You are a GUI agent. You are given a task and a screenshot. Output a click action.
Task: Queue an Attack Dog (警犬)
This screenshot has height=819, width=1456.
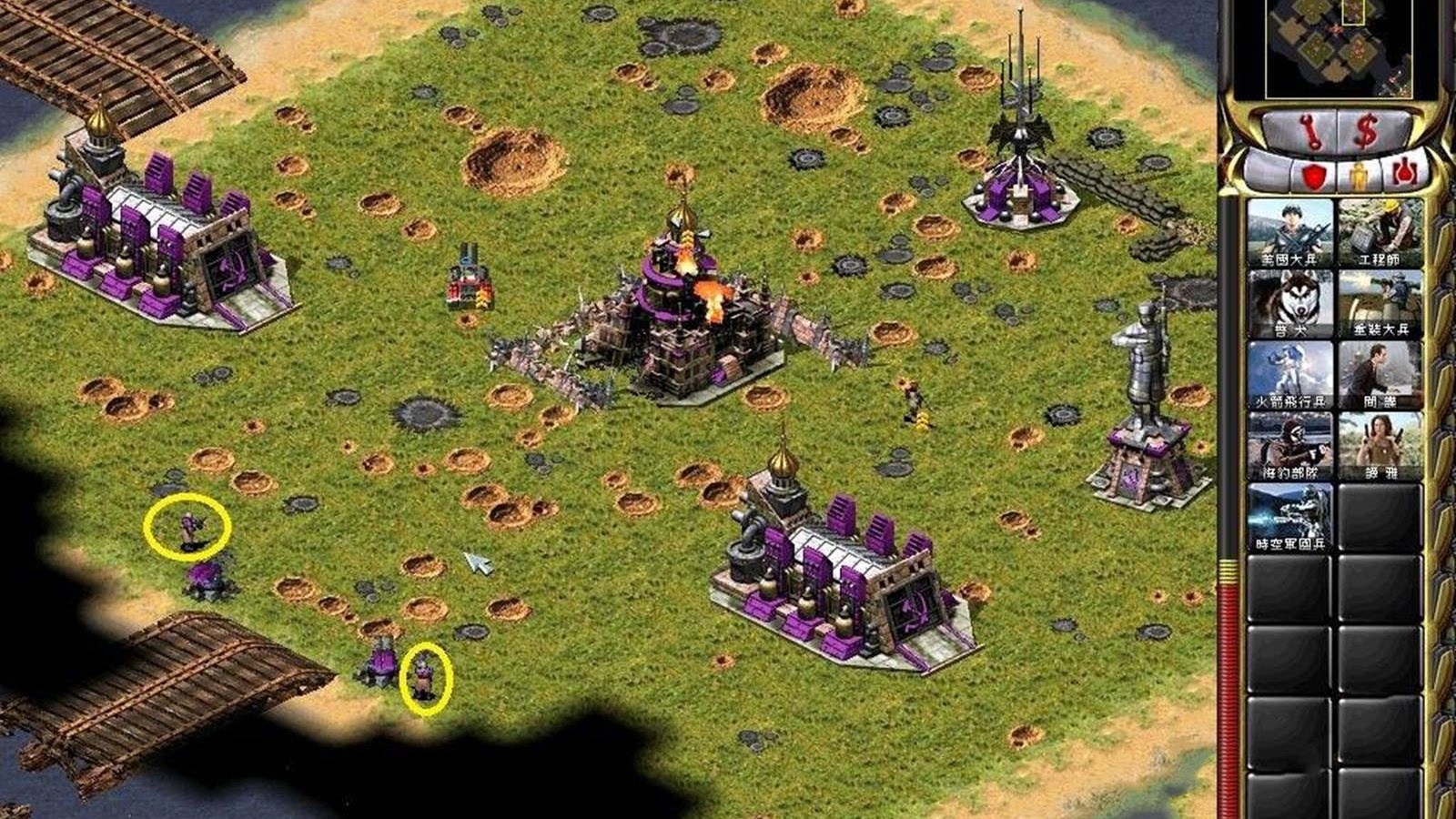[x=1289, y=304]
